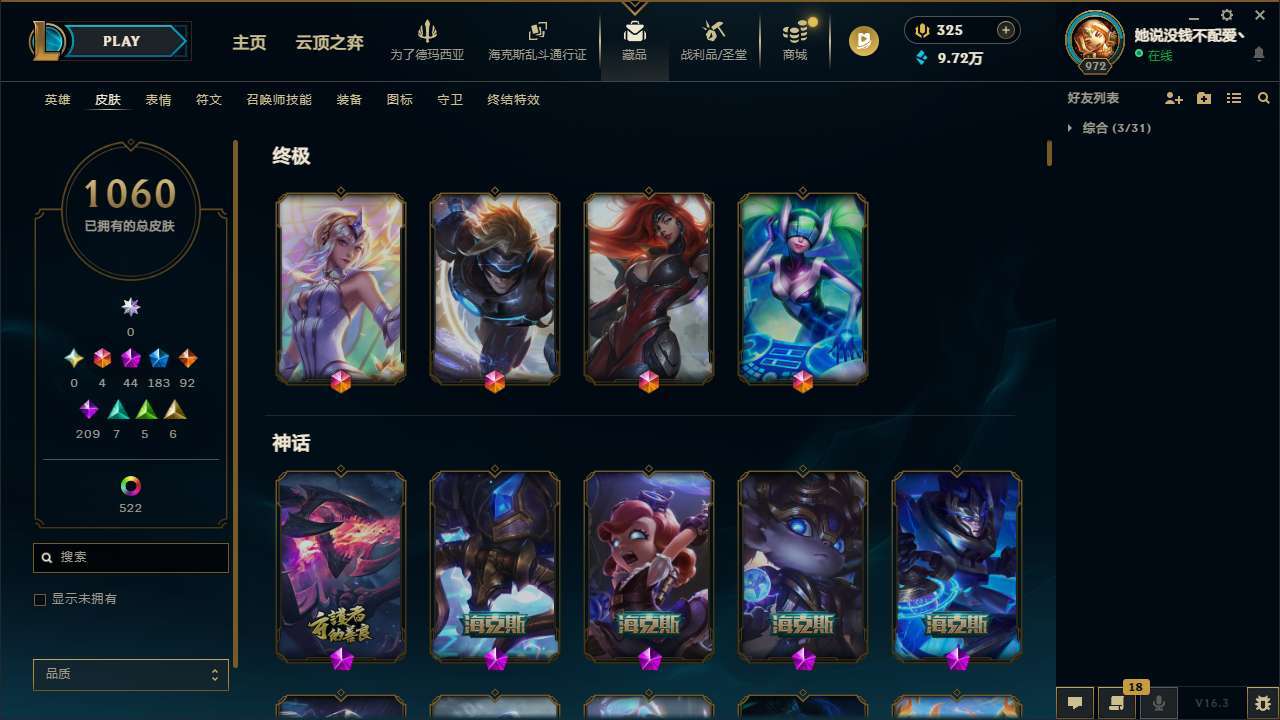The height and width of the screenshot is (720, 1280).
Task: Select the 主页 menu item
Action: point(249,43)
